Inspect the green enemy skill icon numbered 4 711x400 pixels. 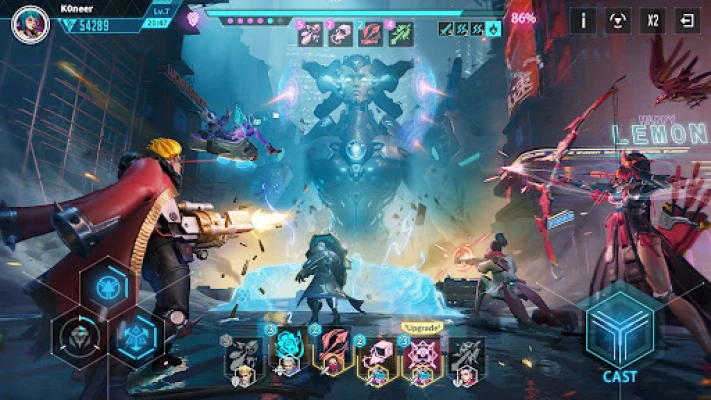(x=401, y=33)
